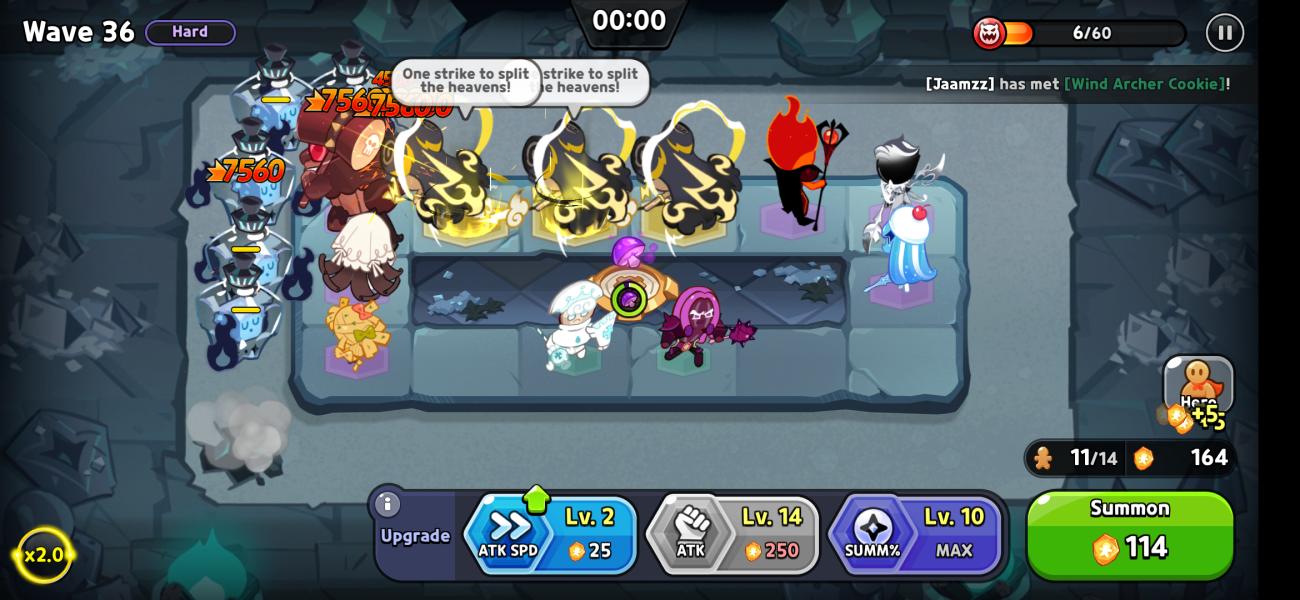The width and height of the screenshot is (1300, 600).
Task: Pause the game
Action: (1224, 33)
